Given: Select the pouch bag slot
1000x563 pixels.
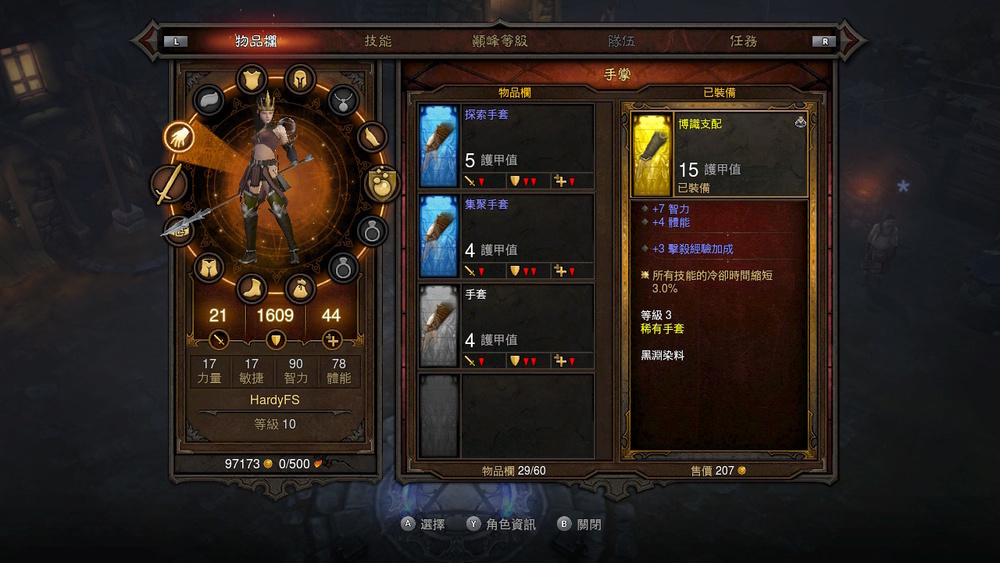Looking at the screenshot, I should coord(299,289).
